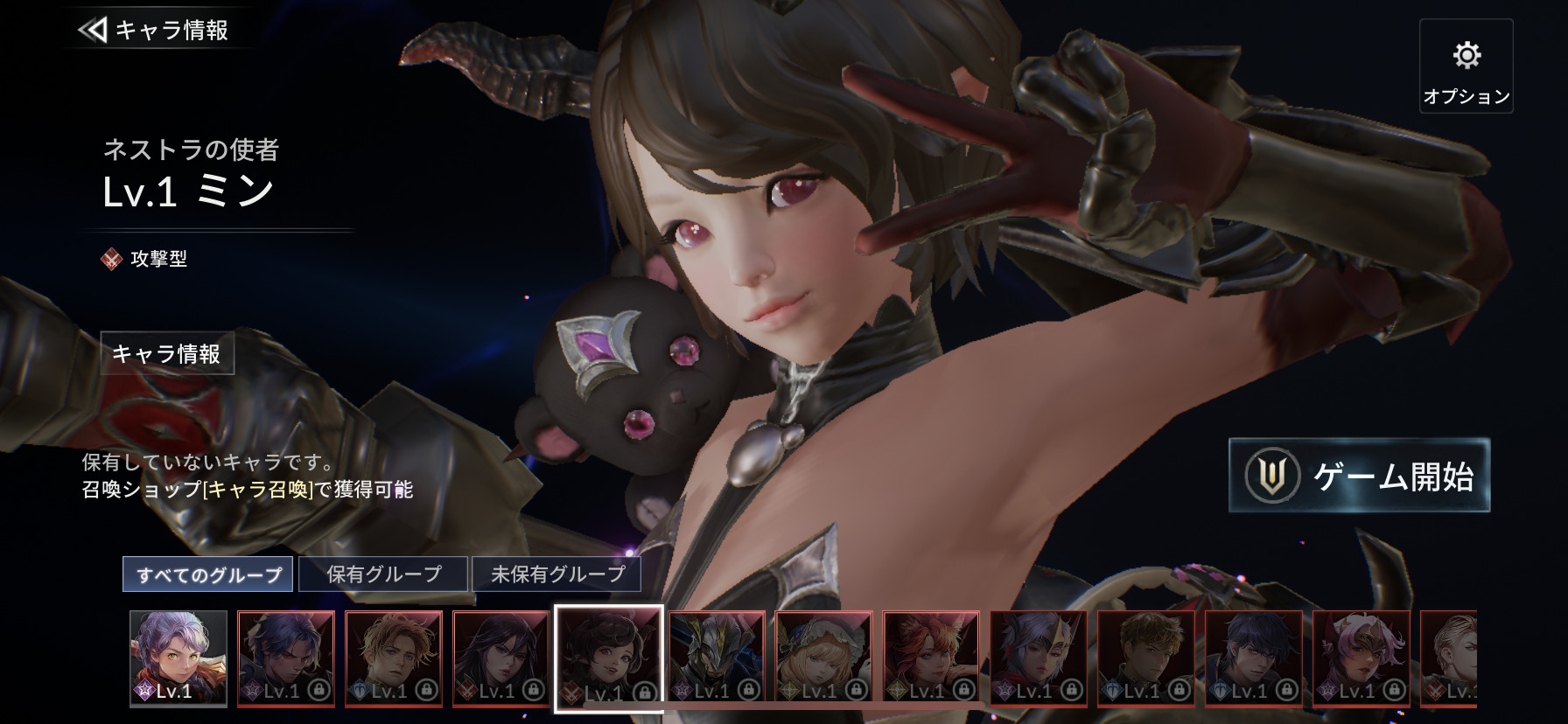This screenshot has width=1568, height=724.
Task: Switch to the 保有グループ tab
Action: click(383, 574)
